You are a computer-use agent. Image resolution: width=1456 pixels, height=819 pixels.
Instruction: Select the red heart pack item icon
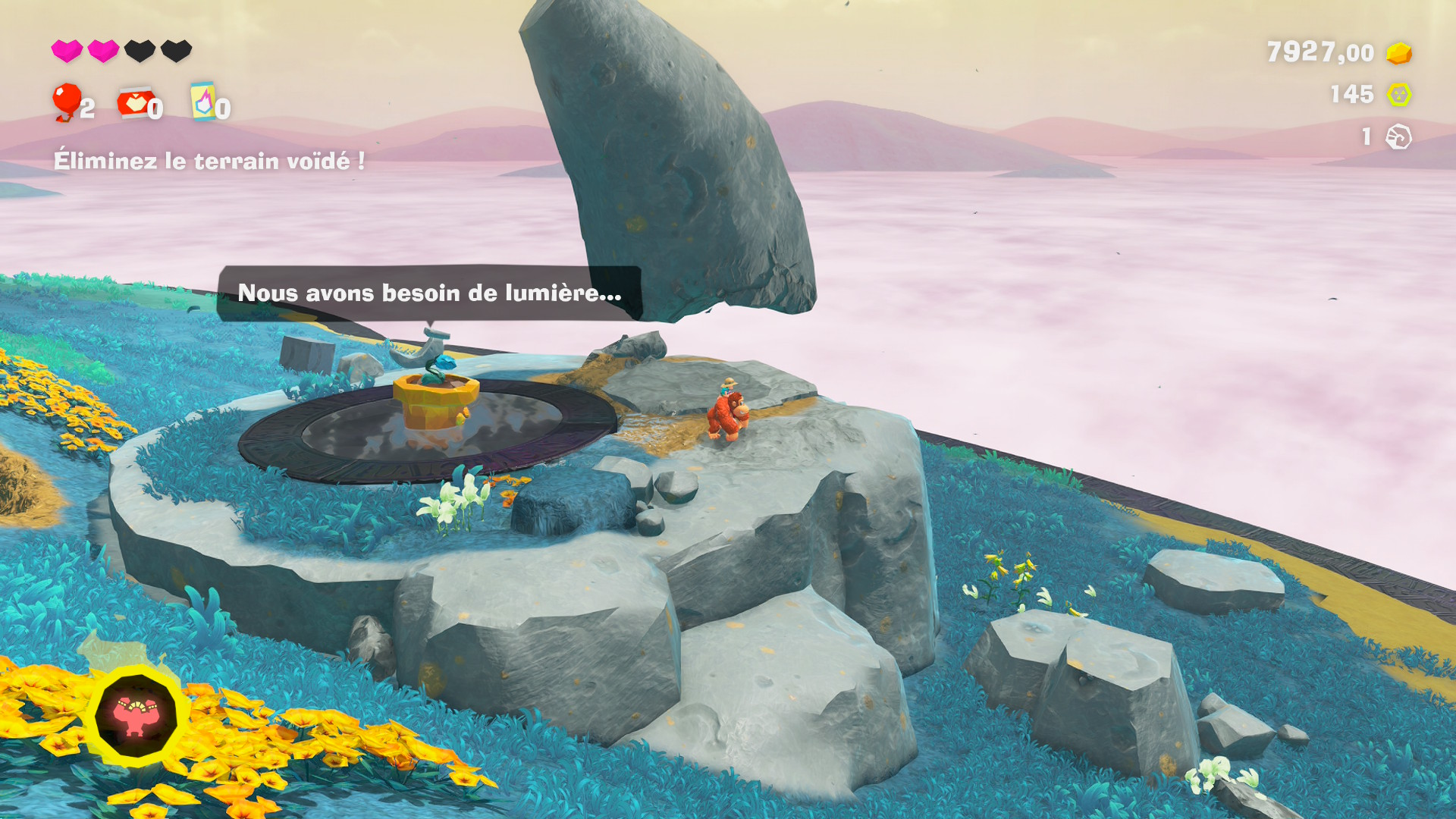[134, 102]
